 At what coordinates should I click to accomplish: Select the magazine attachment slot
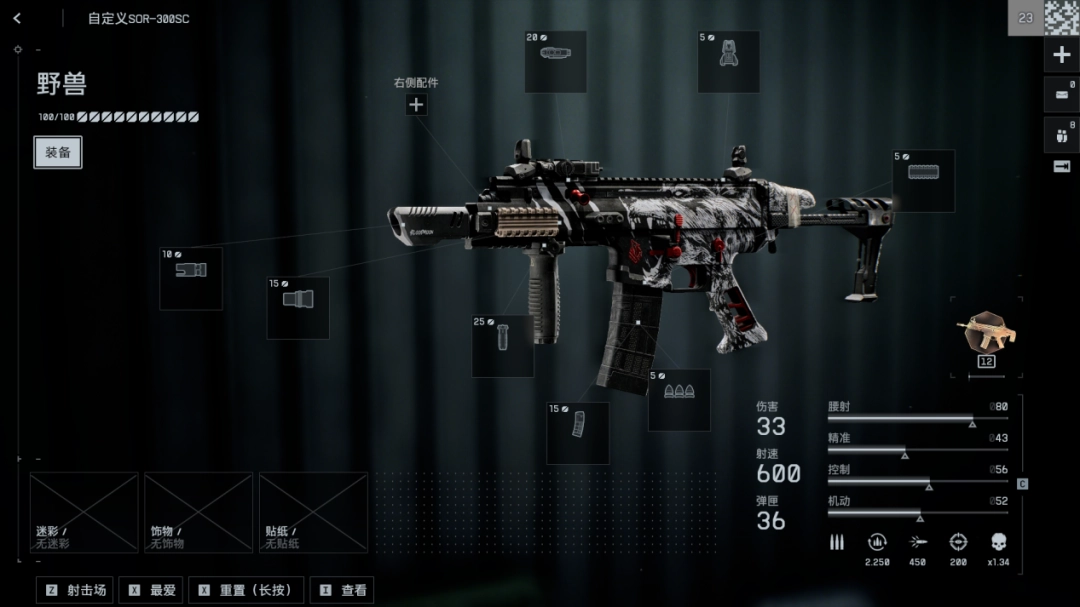tap(578, 433)
